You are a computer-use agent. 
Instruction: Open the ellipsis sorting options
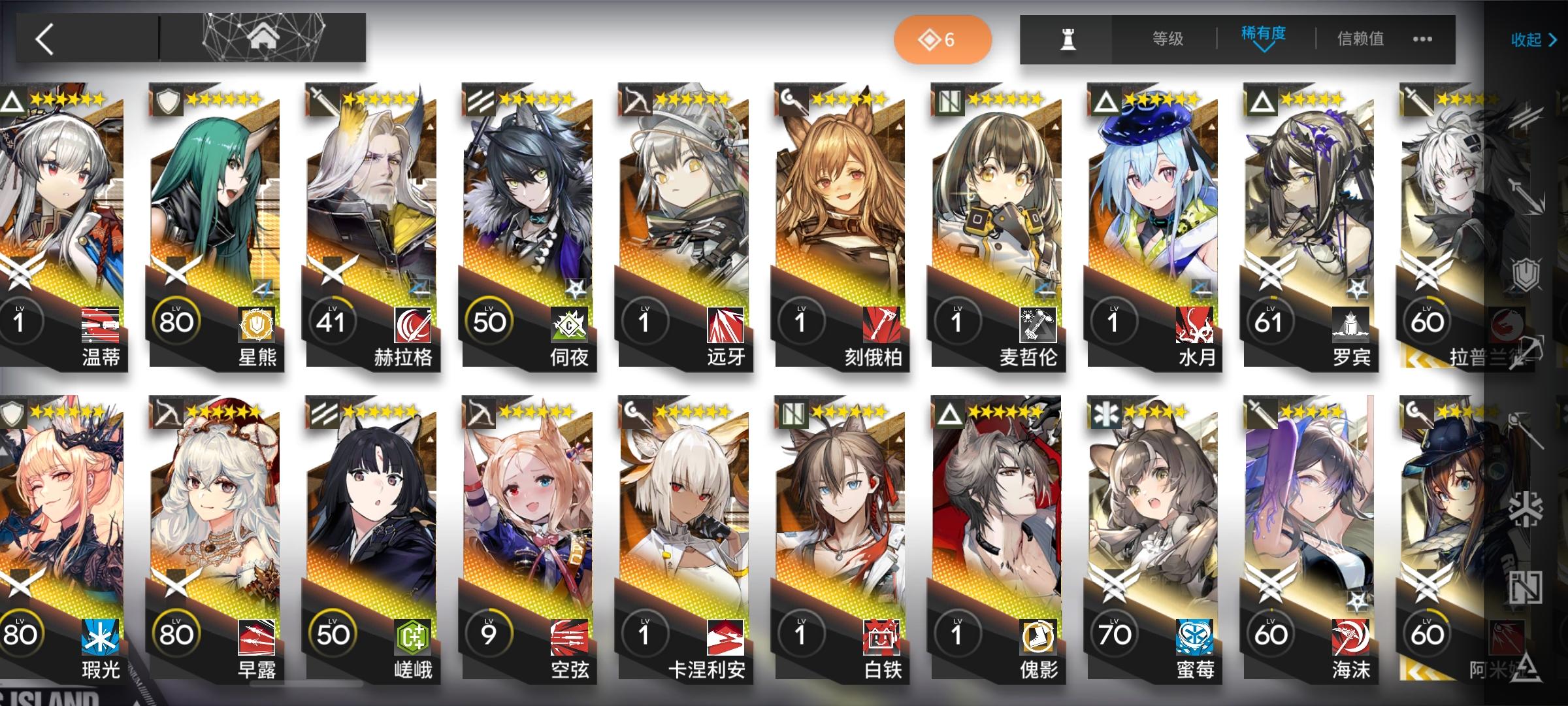click(1424, 41)
